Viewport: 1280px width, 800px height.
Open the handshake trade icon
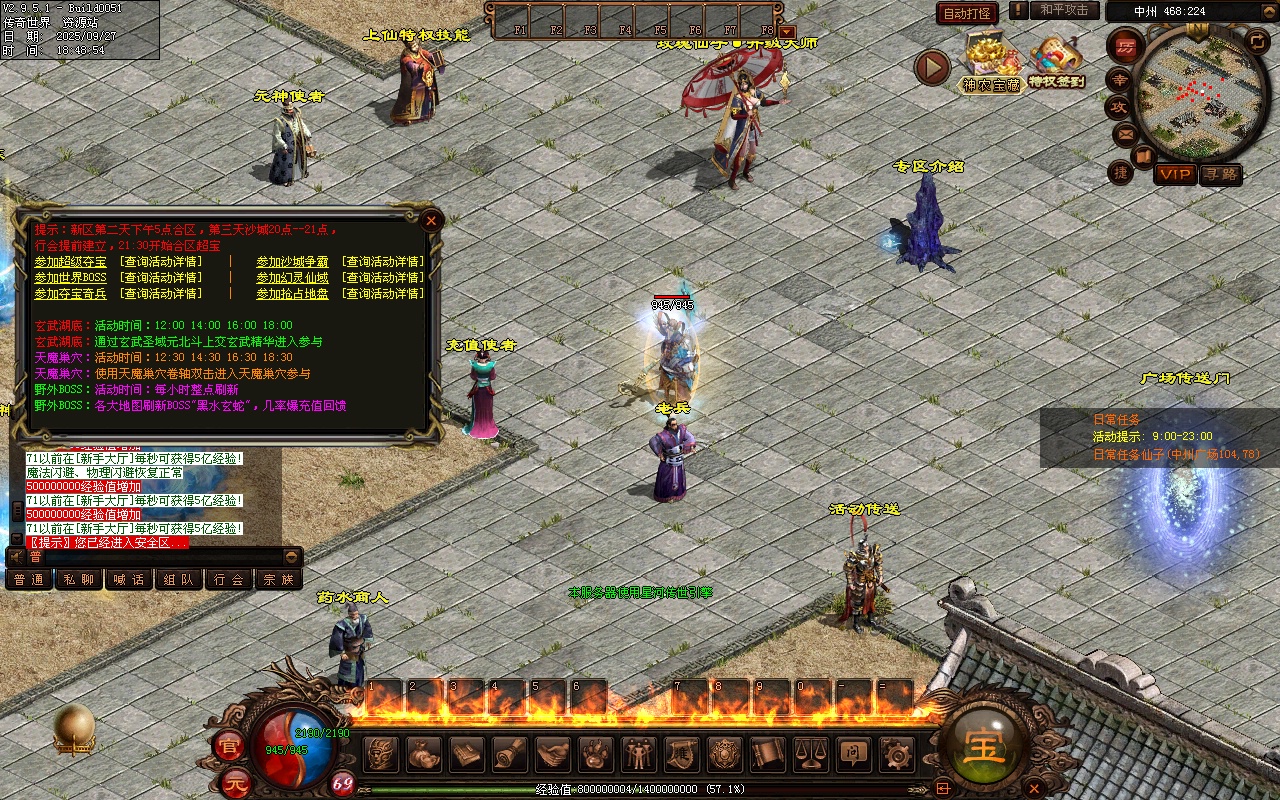(x=552, y=753)
